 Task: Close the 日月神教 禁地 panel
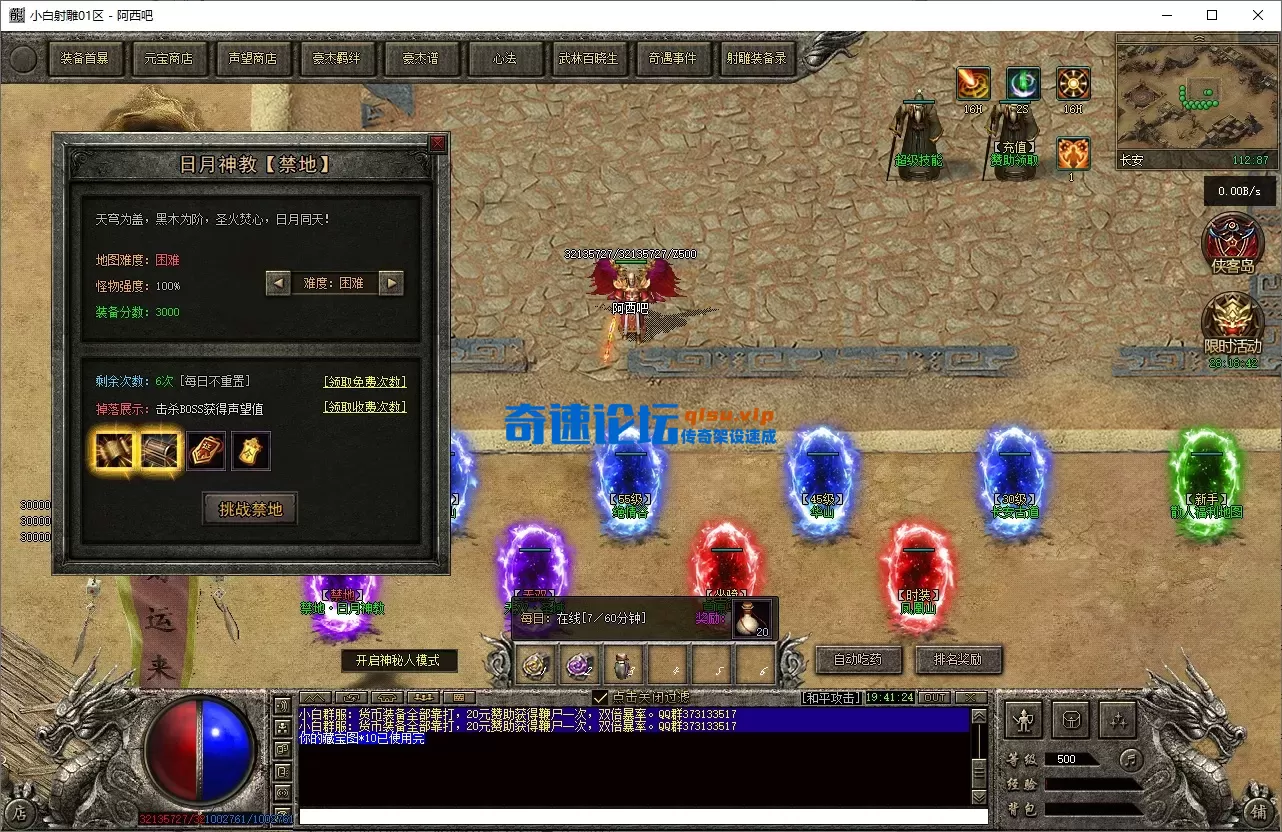coord(438,144)
